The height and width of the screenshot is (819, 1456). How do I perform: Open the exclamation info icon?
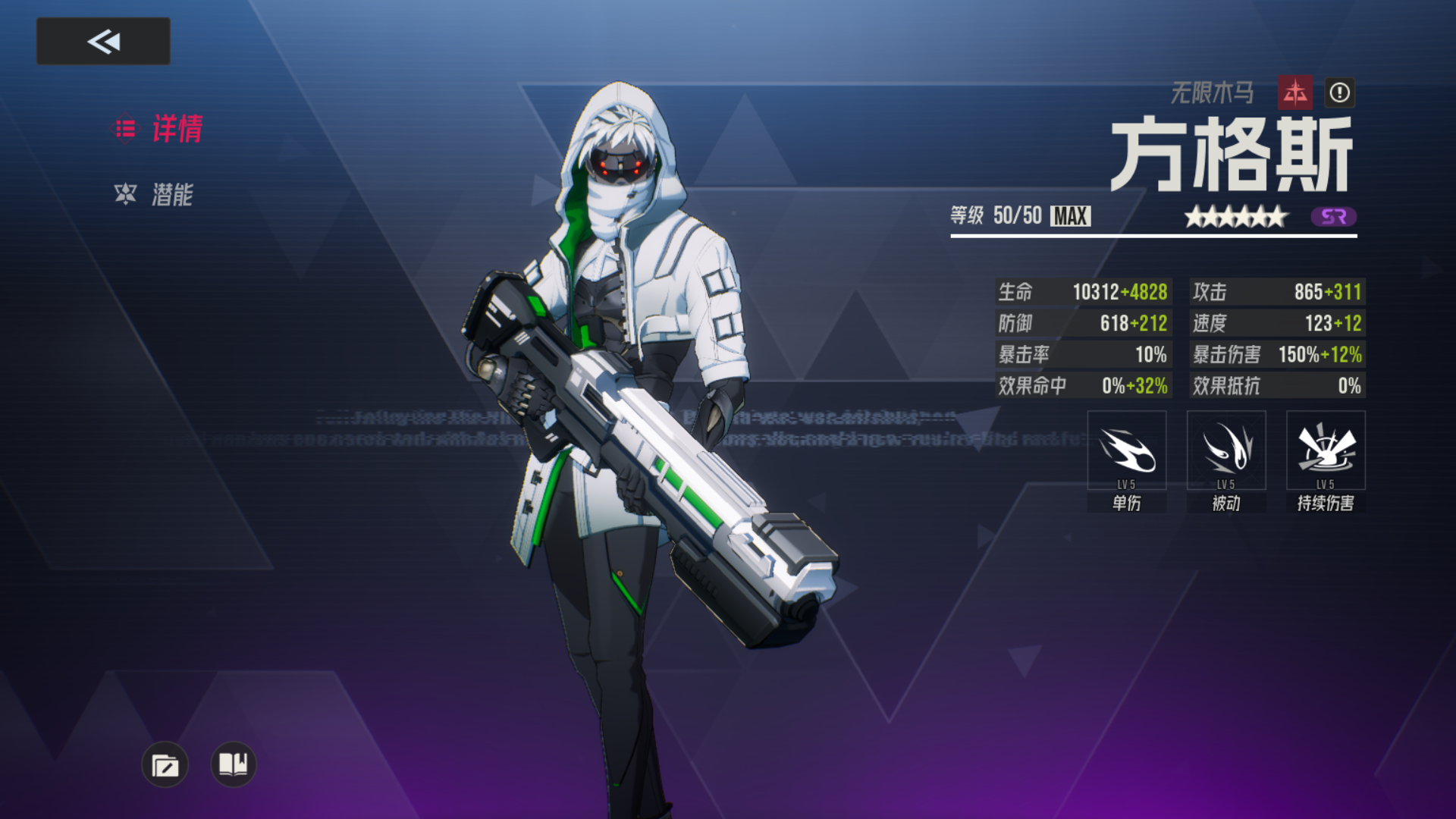tap(1339, 94)
